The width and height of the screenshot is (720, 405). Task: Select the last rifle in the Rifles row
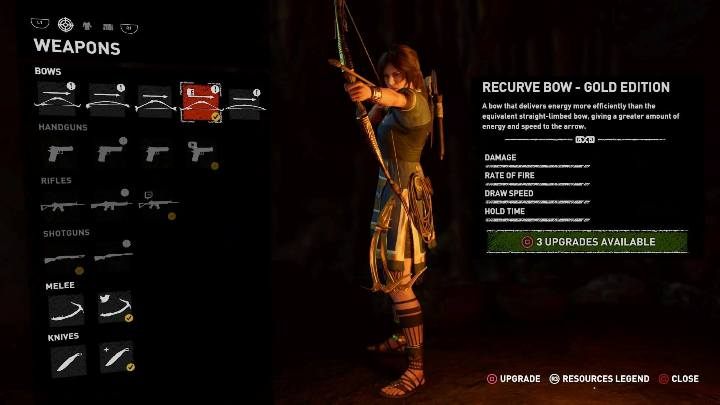tap(157, 204)
